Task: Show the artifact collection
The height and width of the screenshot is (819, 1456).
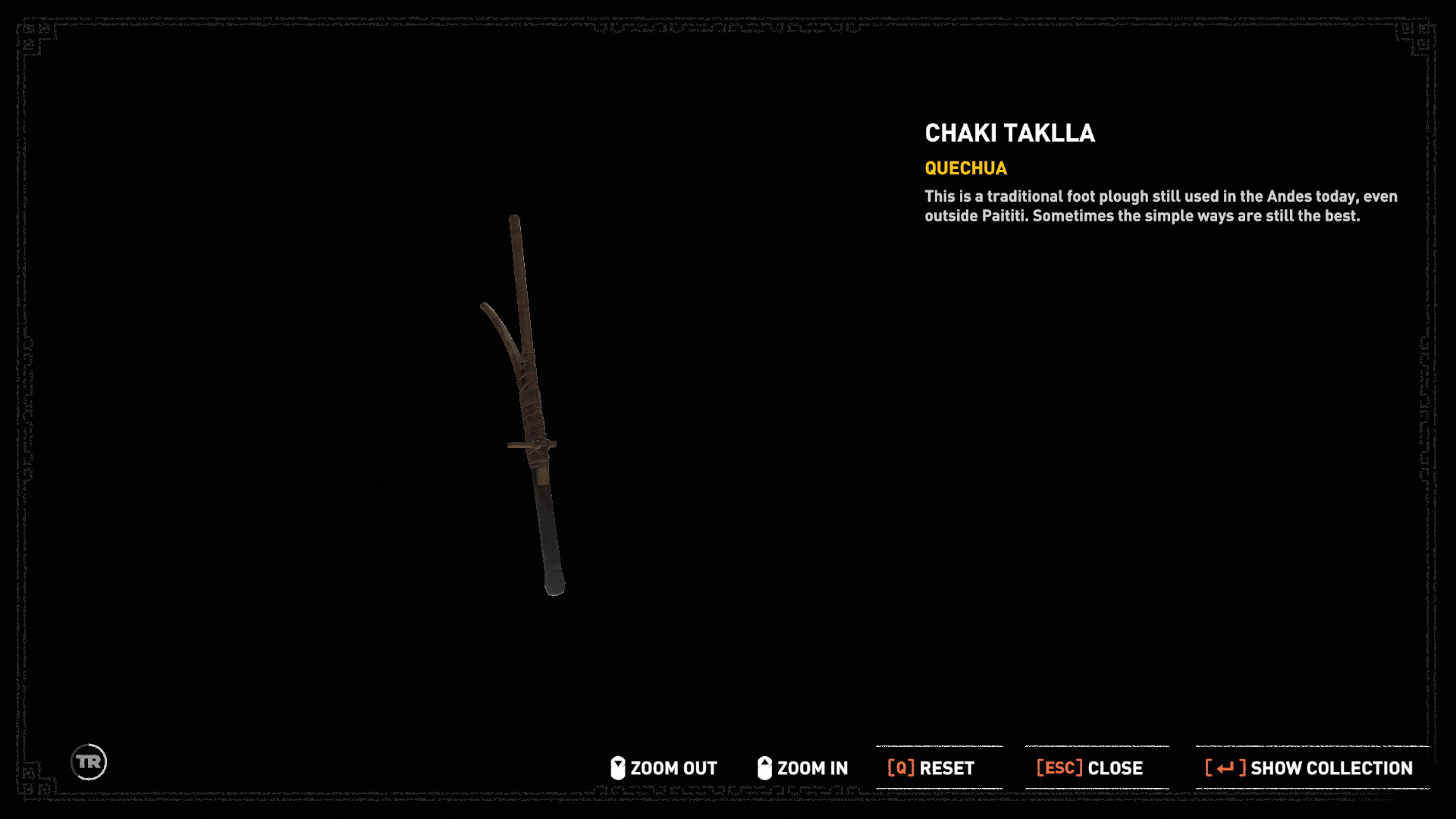Action: point(1309,768)
